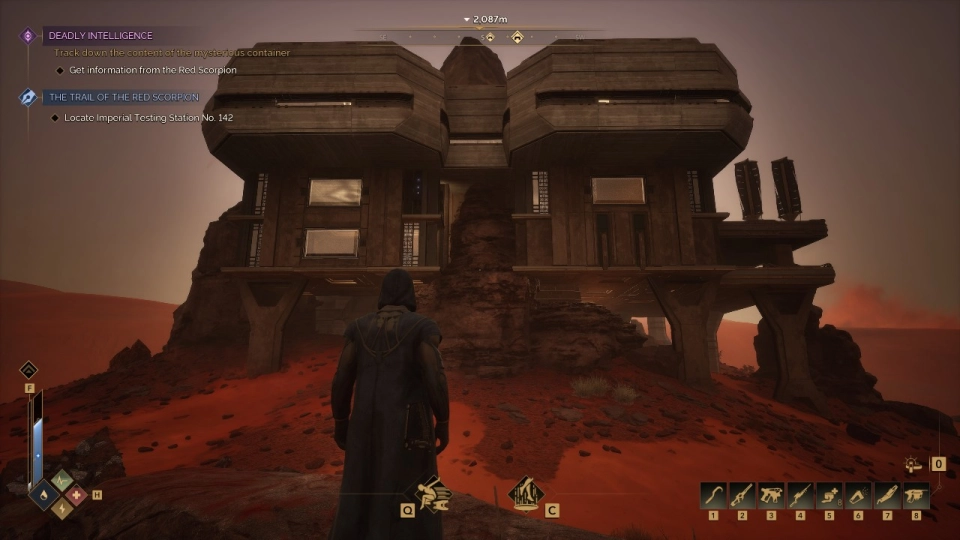Click the chevron diamond above the water gauge
This screenshot has width=960, height=540.
[x=29, y=370]
